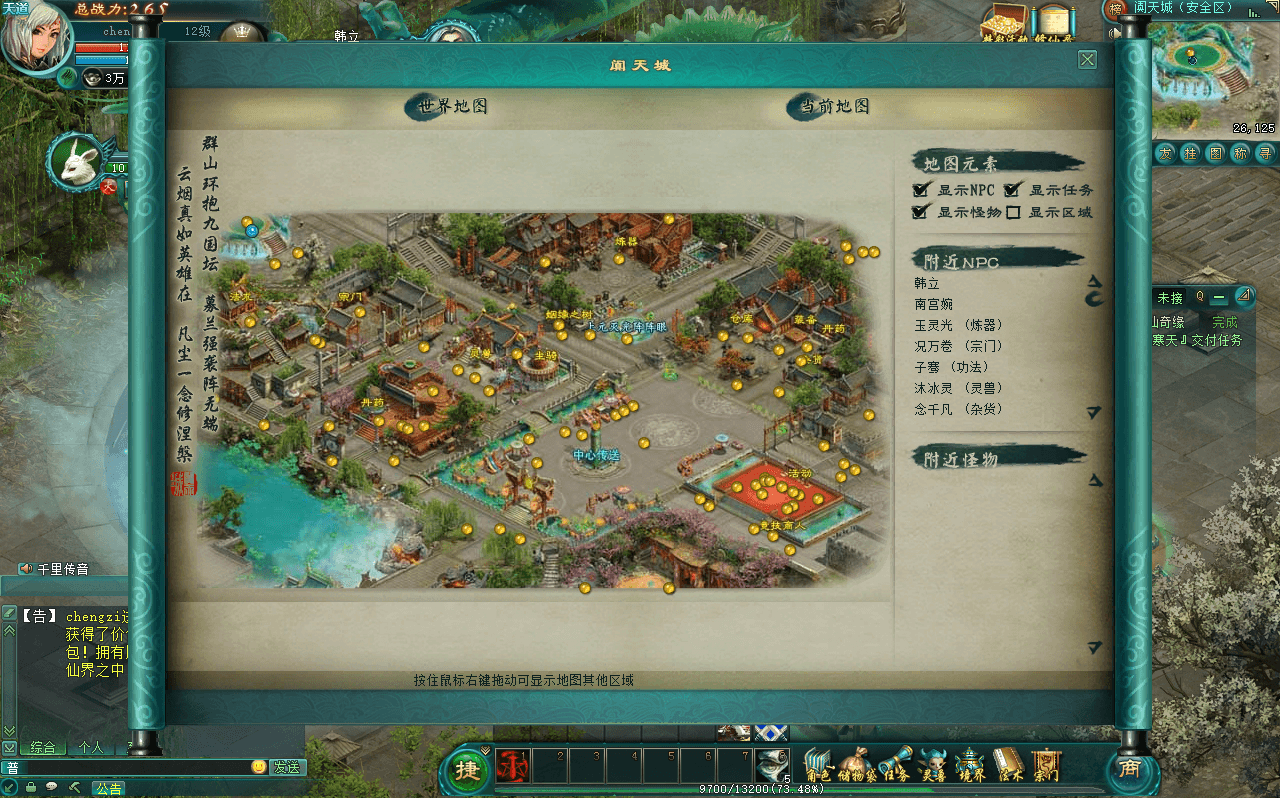Toggle the 显示怪物 checkbox
The height and width of the screenshot is (798, 1280).
pyautogui.click(x=921, y=212)
